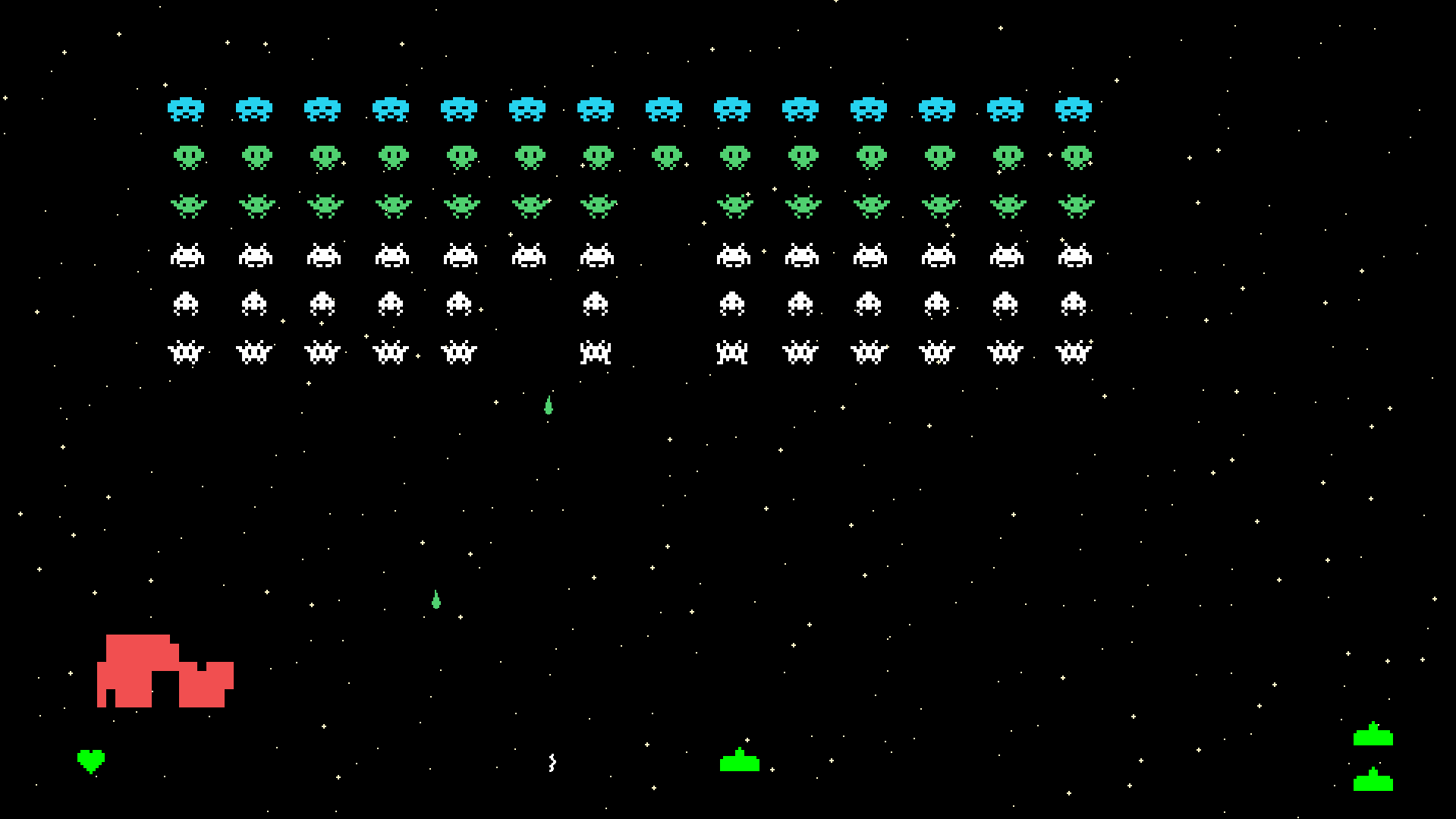1456x819 pixels.
Task: Click the top reserve ship icon bottom right
Action: coord(1374,735)
